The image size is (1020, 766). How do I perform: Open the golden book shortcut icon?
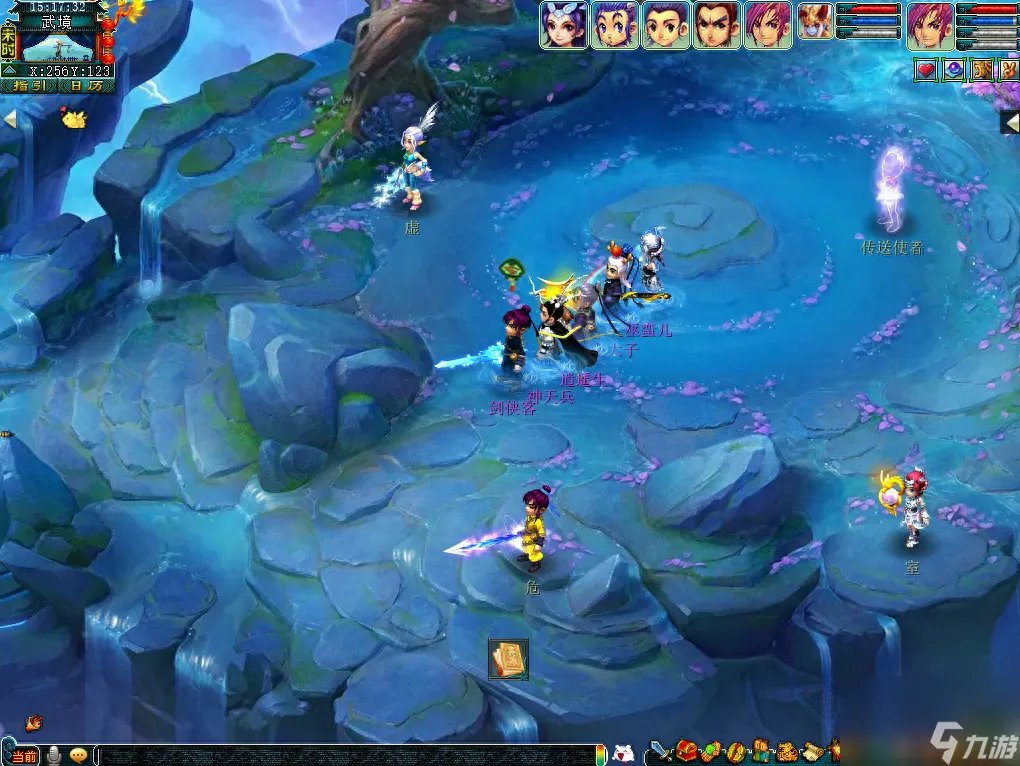[x=508, y=659]
